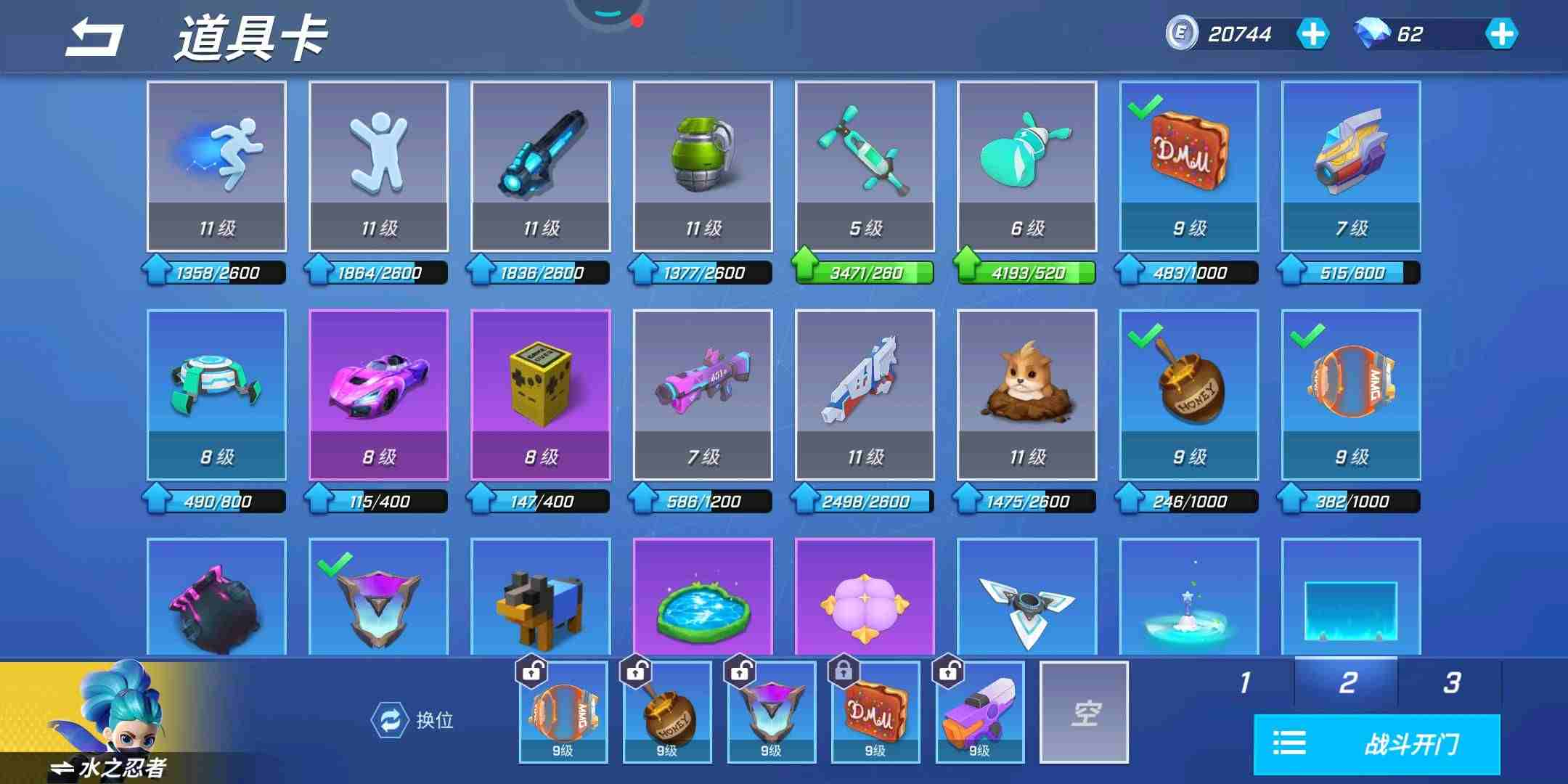The image size is (1568, 784).
Task: Add more gold coins with plus button
Action: click(1312, 34)
